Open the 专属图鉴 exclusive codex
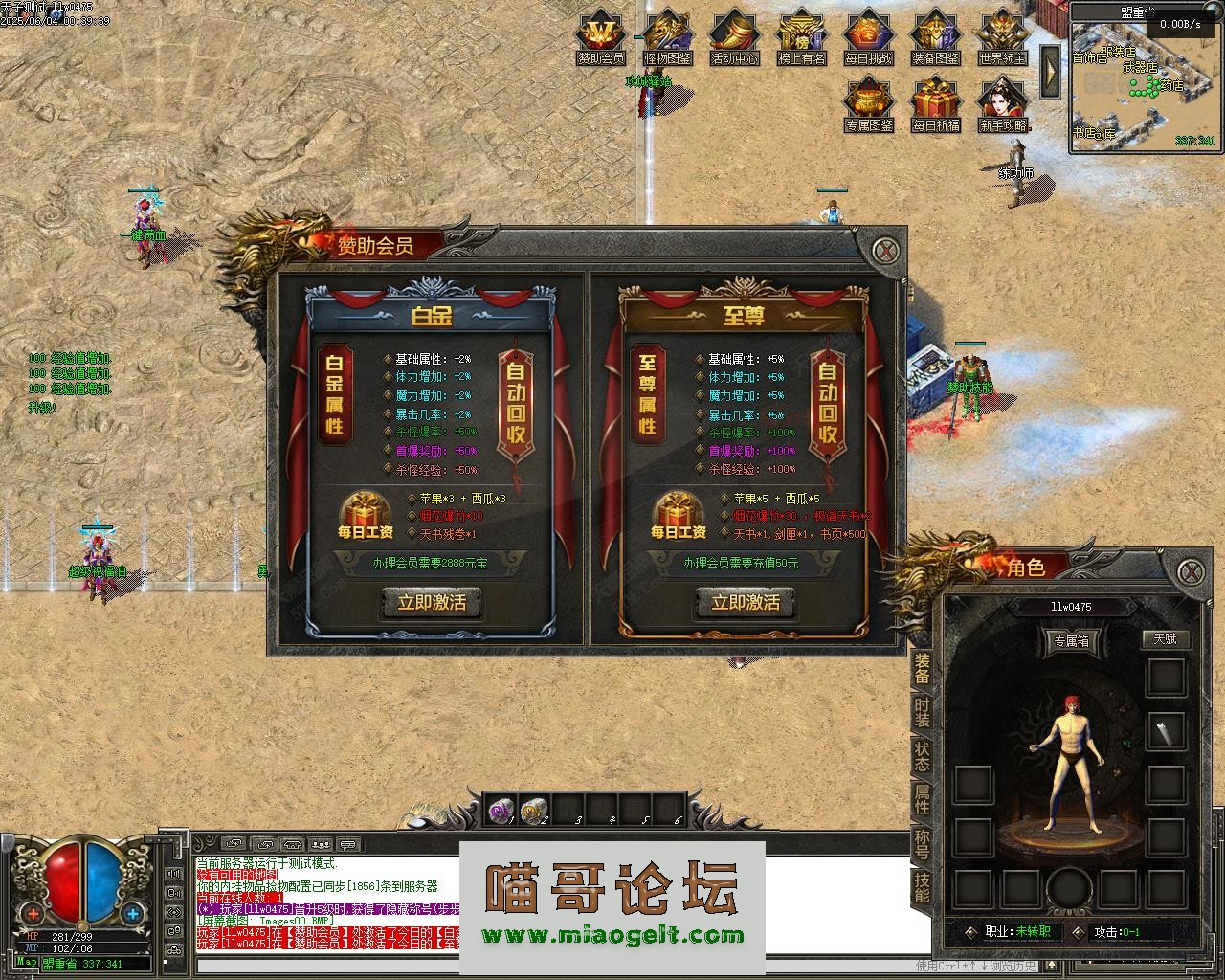Image resolution: width=1225 pixels, height=980 pixels. 868,105
